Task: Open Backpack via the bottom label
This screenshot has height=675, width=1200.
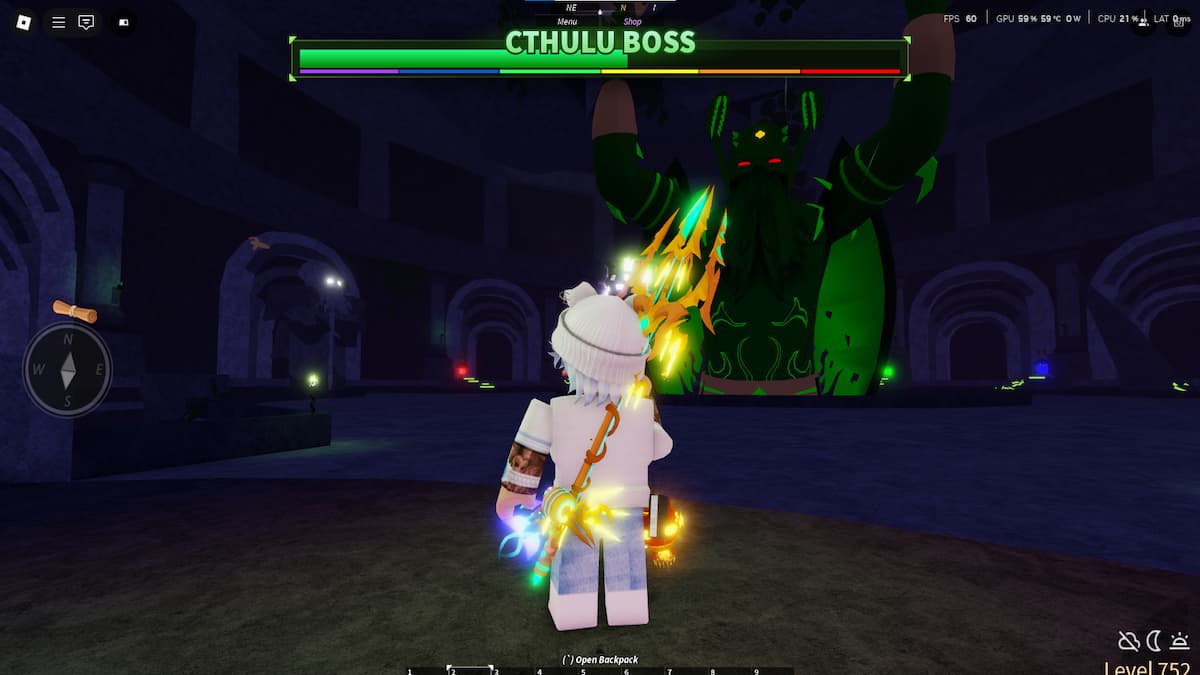Action: coord(600,660)
